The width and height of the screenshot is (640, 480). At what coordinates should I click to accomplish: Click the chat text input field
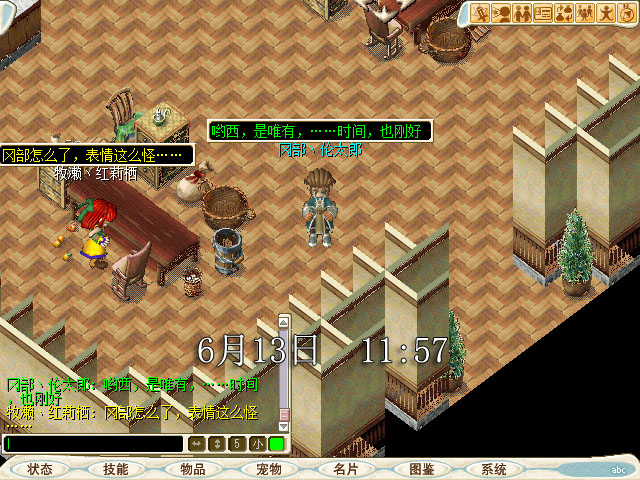pos(94,443)
